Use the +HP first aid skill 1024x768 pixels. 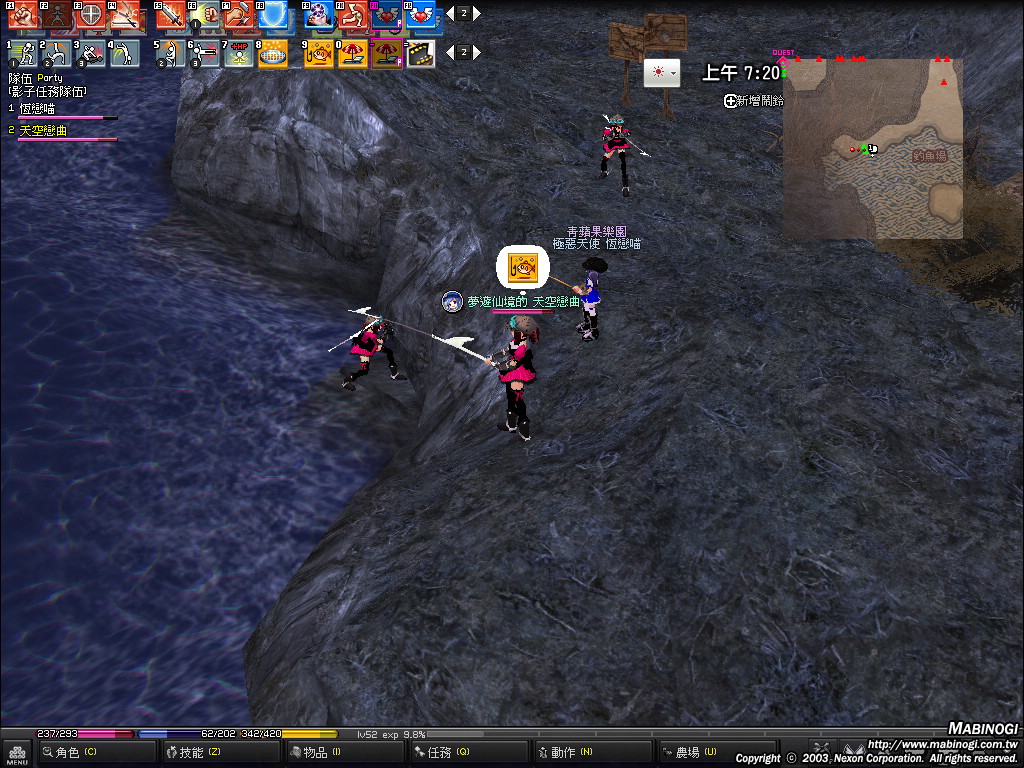point(239,53)
